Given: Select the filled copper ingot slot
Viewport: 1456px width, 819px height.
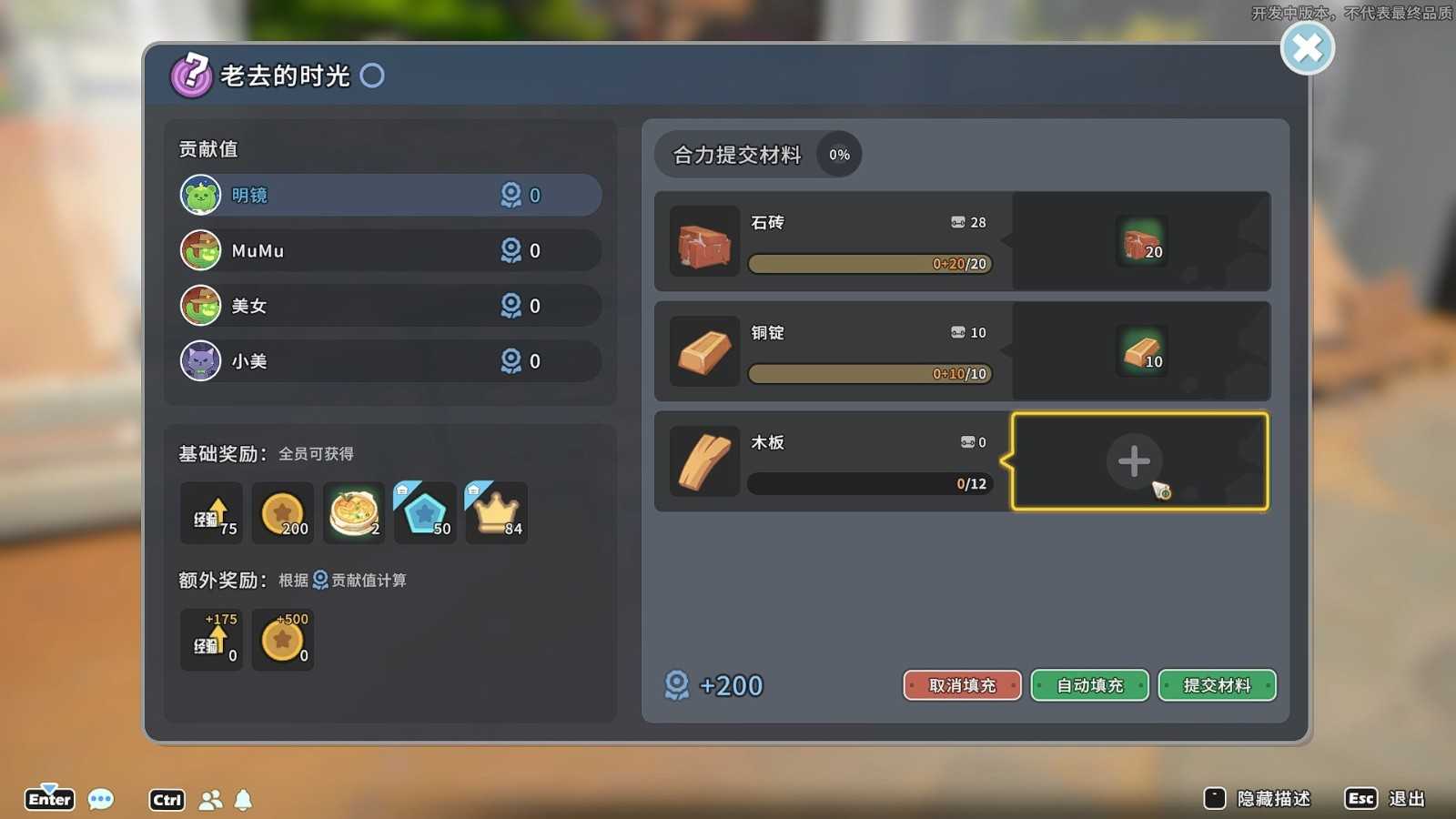Looking at the screenshot, I should coord(1141,351).
